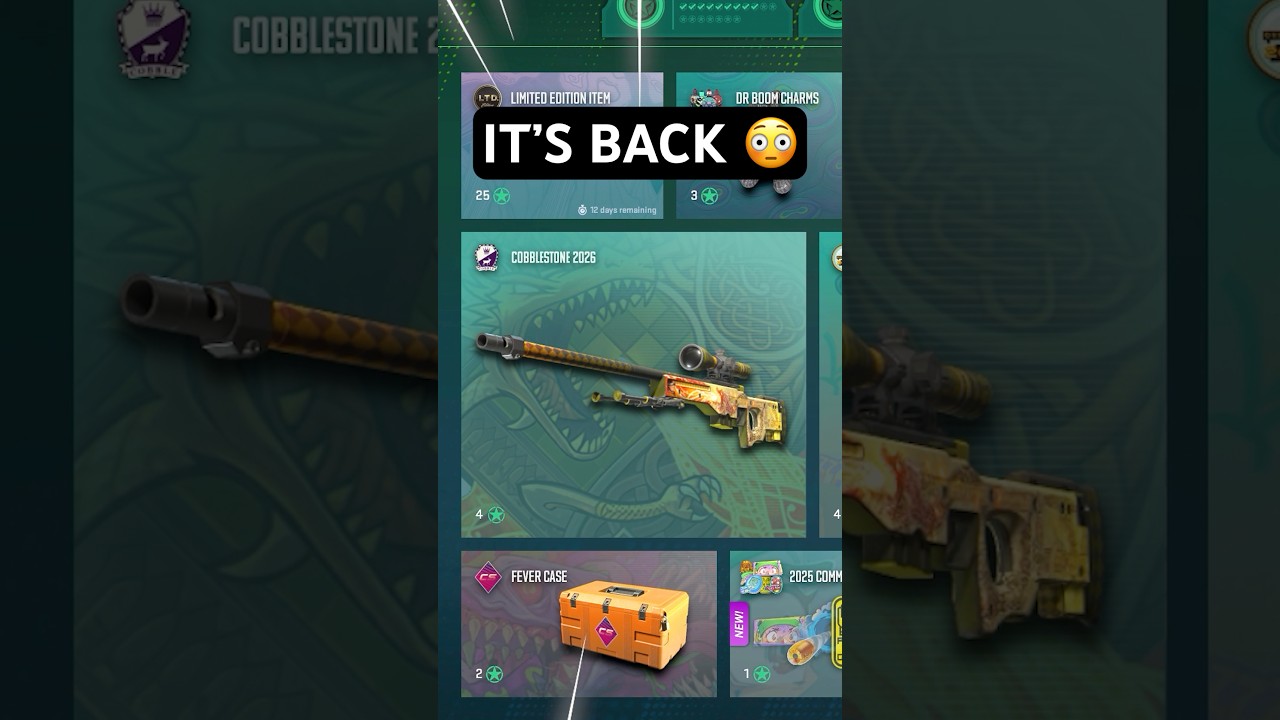
Task: Click the green Armory star beside the 25 price
Action: [500, 196]
